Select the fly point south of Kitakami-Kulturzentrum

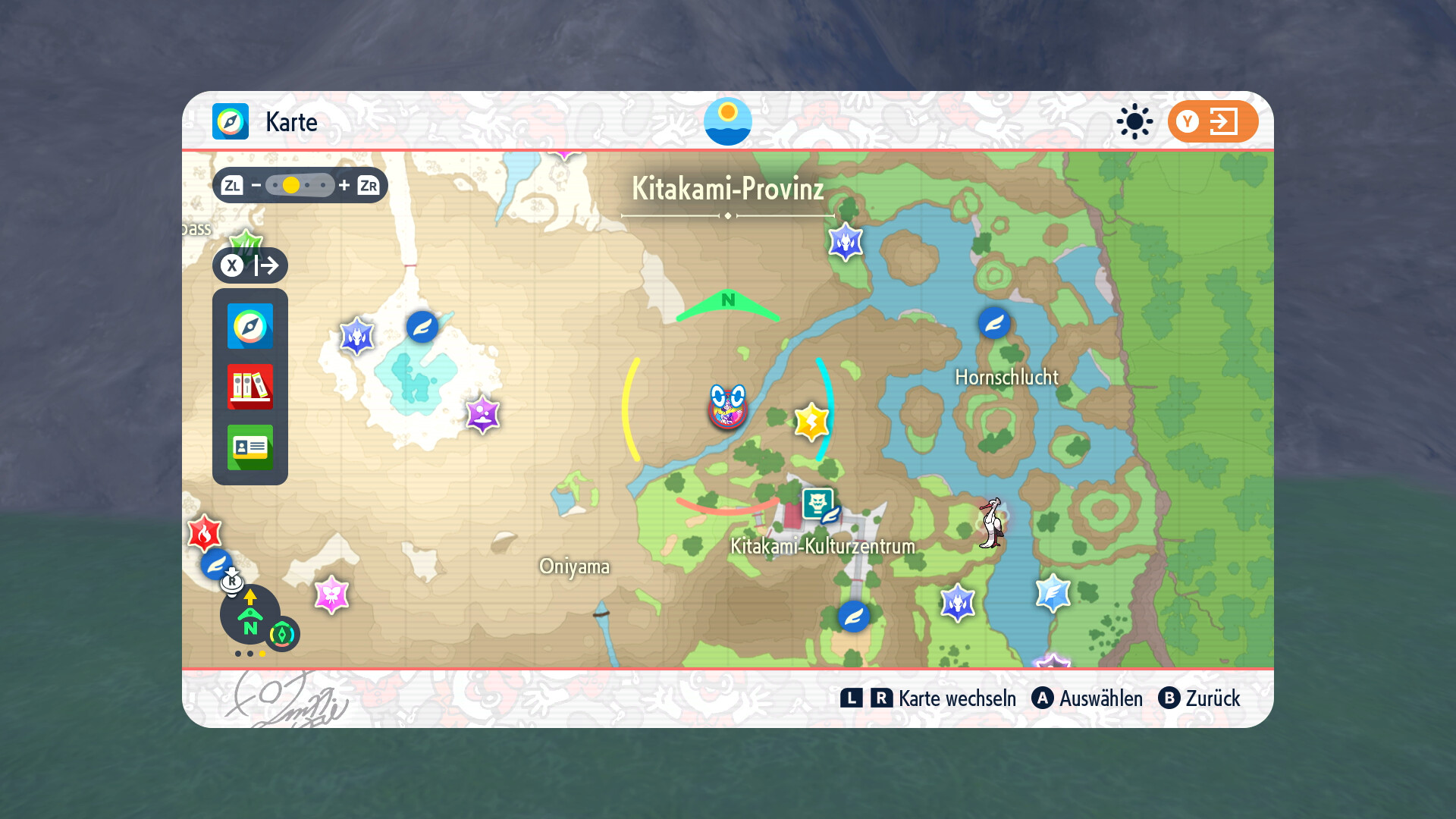853,617
